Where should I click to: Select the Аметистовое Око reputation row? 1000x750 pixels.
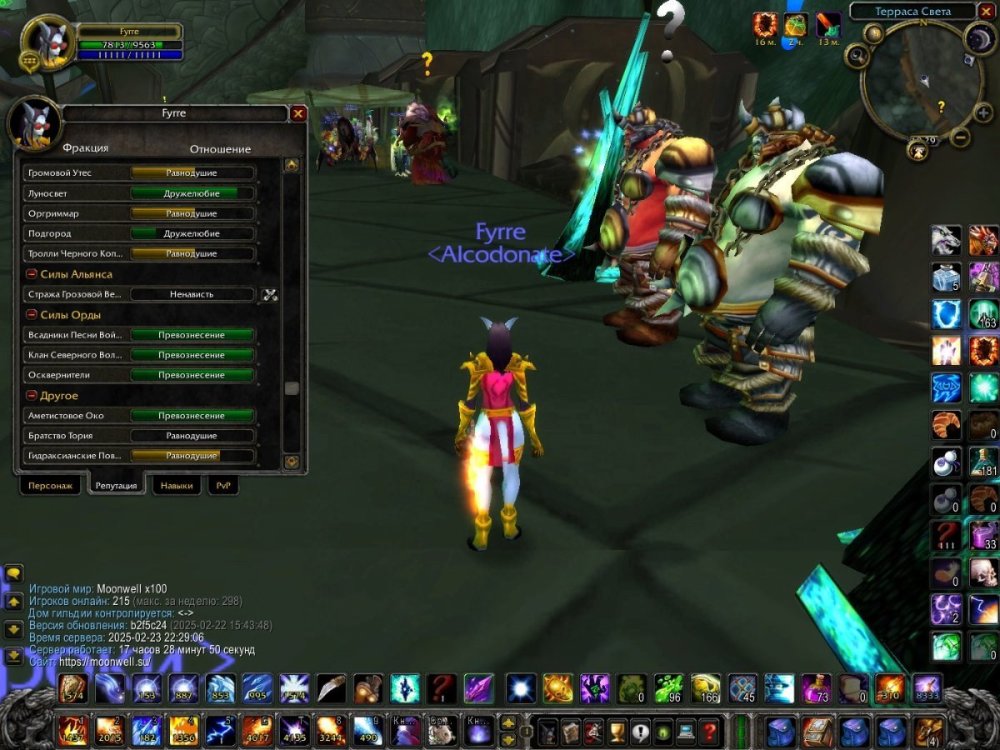point(138,416)
